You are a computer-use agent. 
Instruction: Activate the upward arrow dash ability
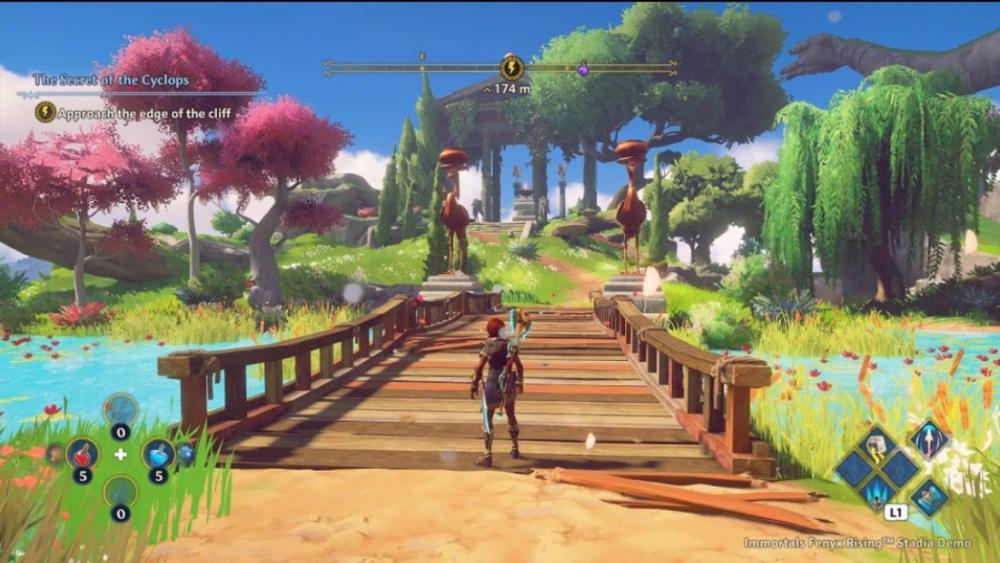(927, 440)
